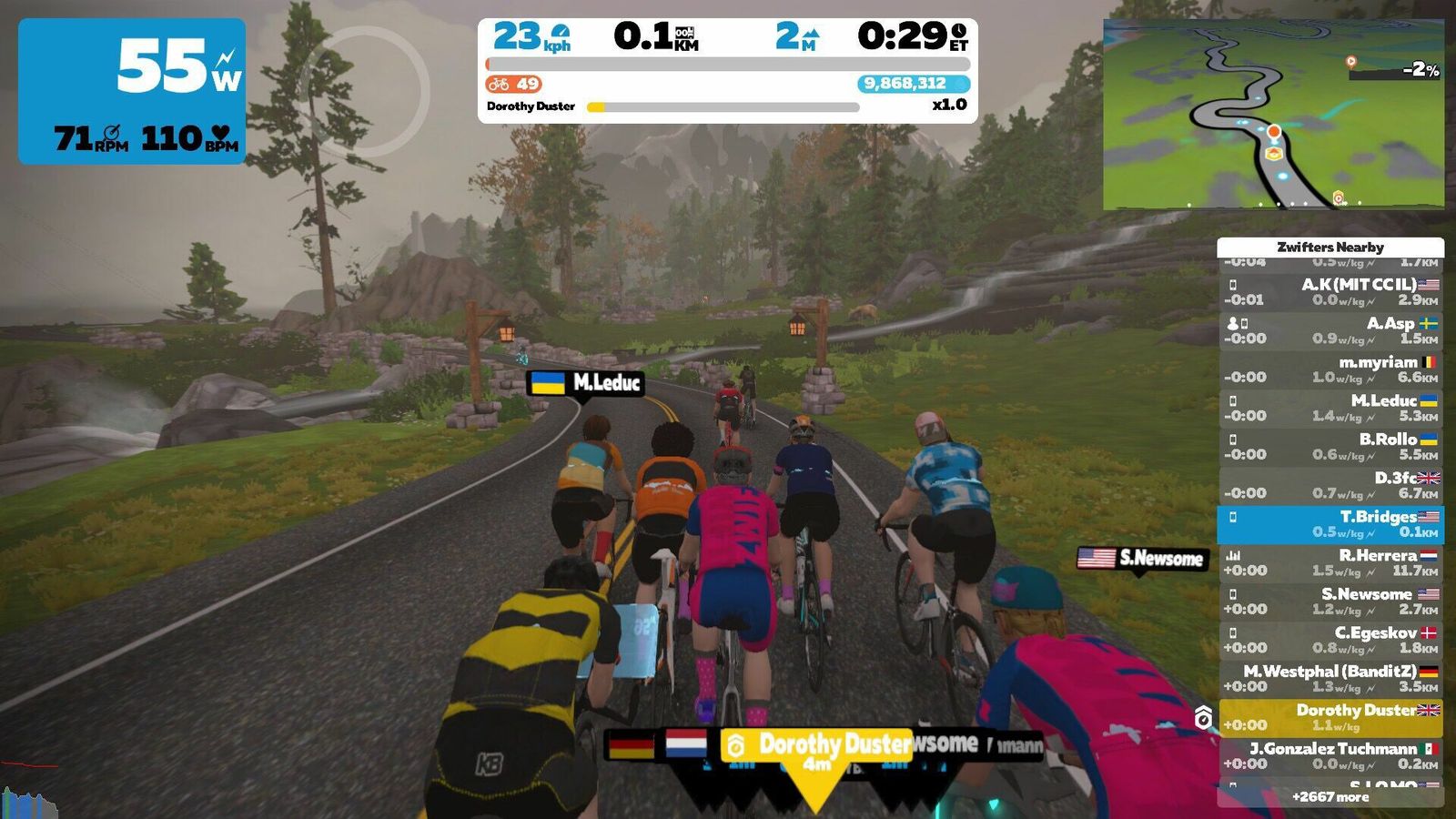Pick S.Newsome in the riders list
This screenshot has height=819, width=1456.
pos(1330,602)
